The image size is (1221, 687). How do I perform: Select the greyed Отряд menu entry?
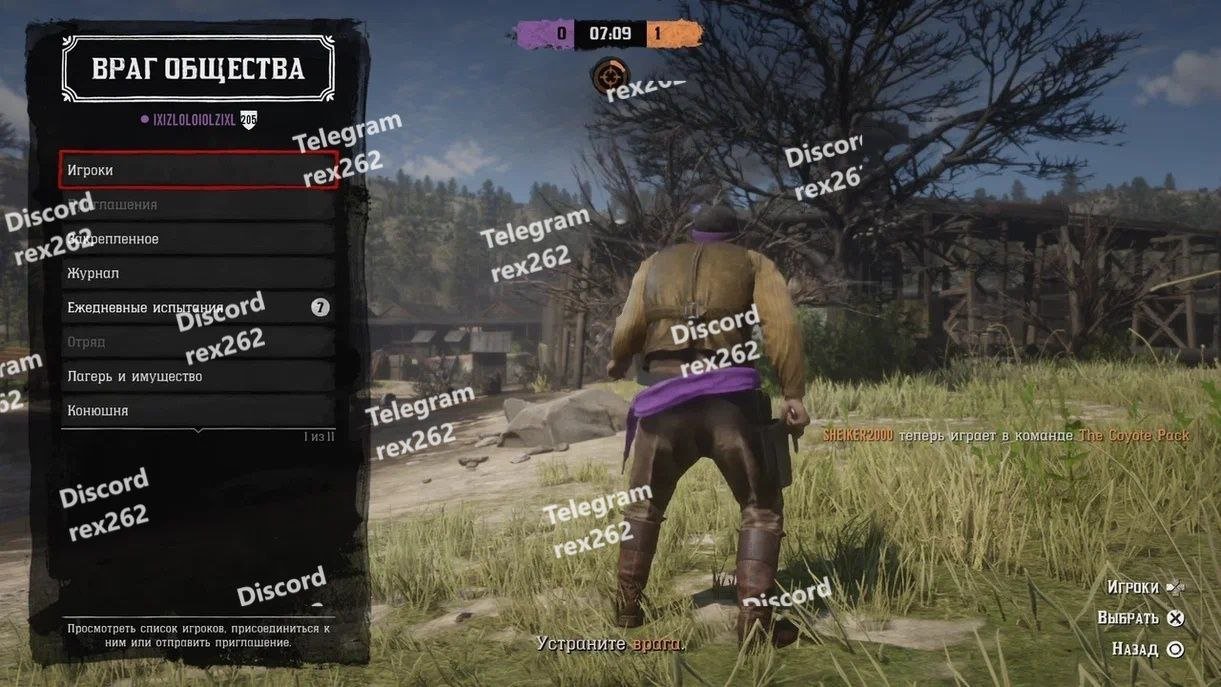click(198, 342)
